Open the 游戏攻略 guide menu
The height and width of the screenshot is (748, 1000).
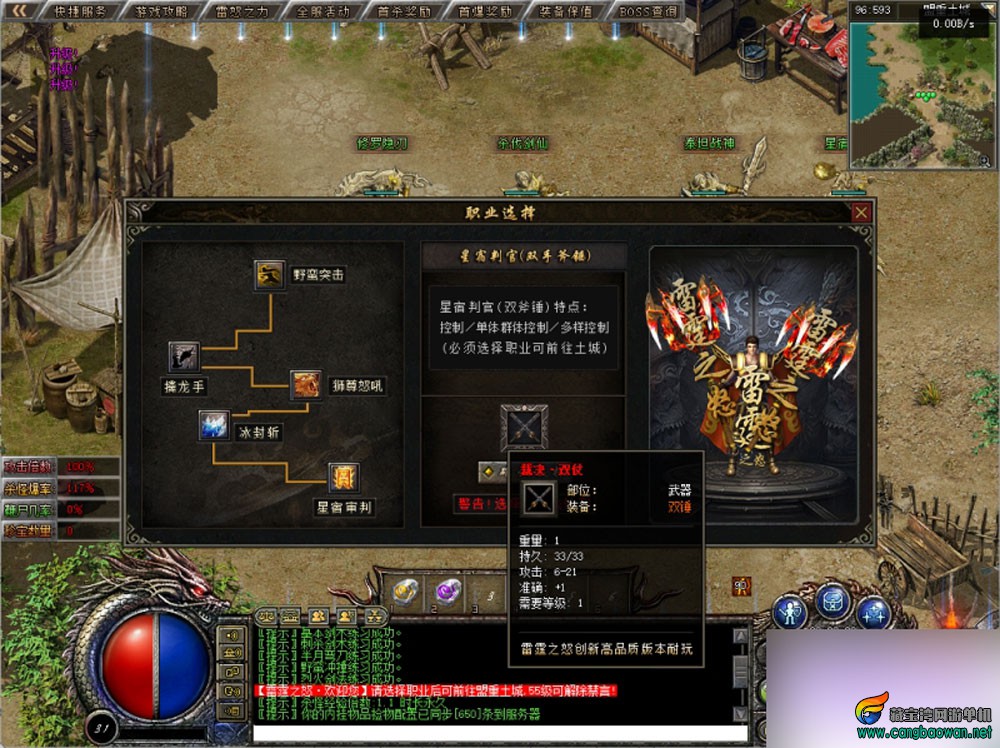(x=160, y=11)
